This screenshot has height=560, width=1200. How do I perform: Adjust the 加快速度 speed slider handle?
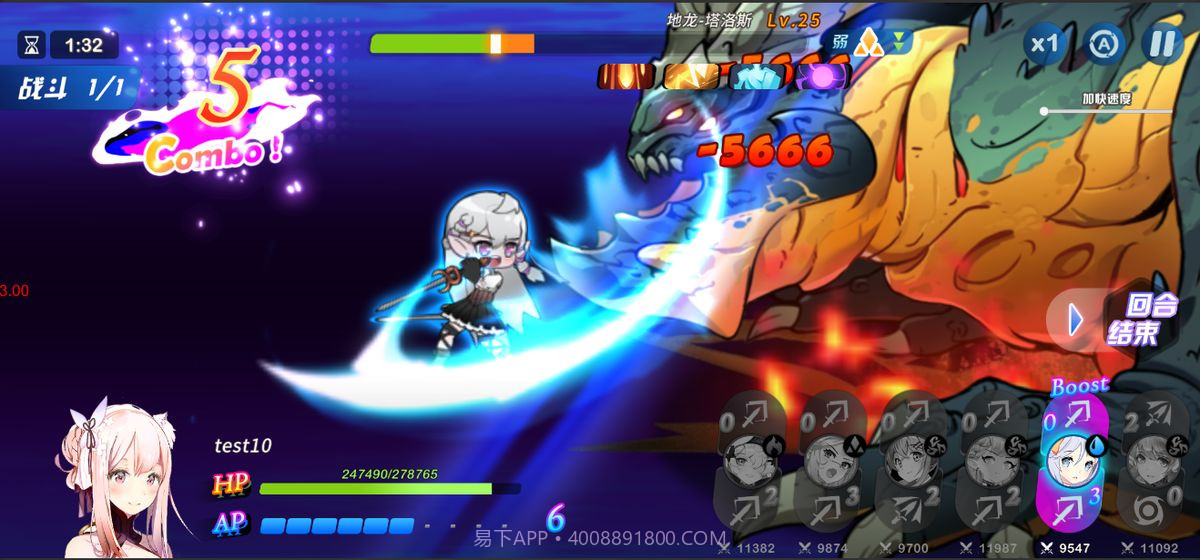point(1044,111)
